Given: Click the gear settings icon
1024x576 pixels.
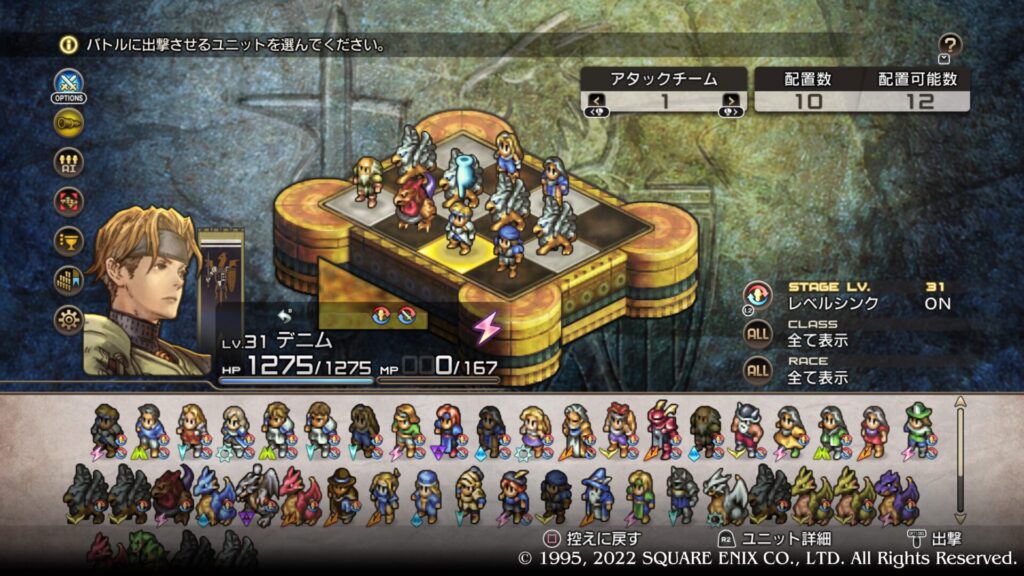Looking at the screenshot, I should pyautogui.click(x=68, y=320).
